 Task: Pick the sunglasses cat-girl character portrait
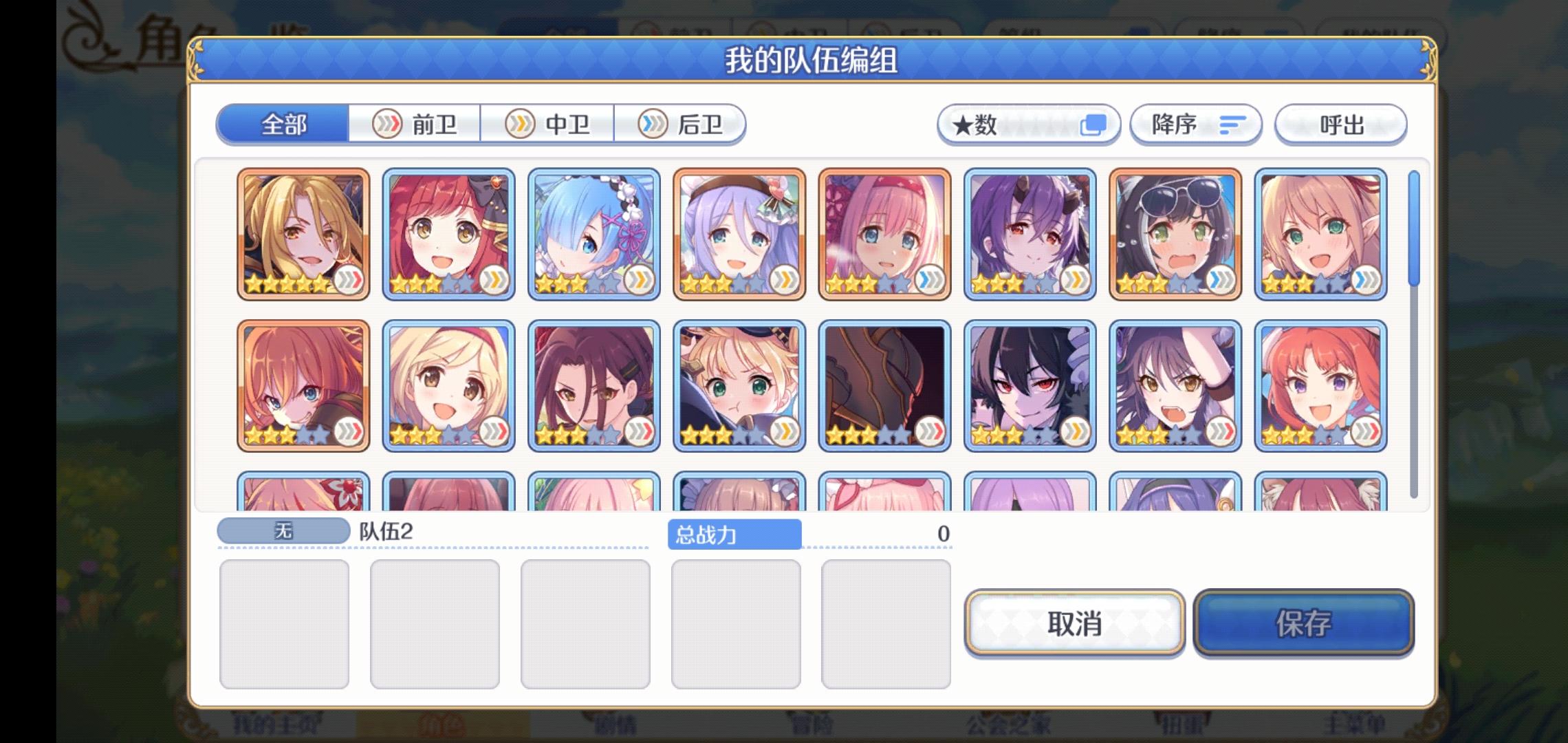pyautogui.click(x=1176, y=234)
